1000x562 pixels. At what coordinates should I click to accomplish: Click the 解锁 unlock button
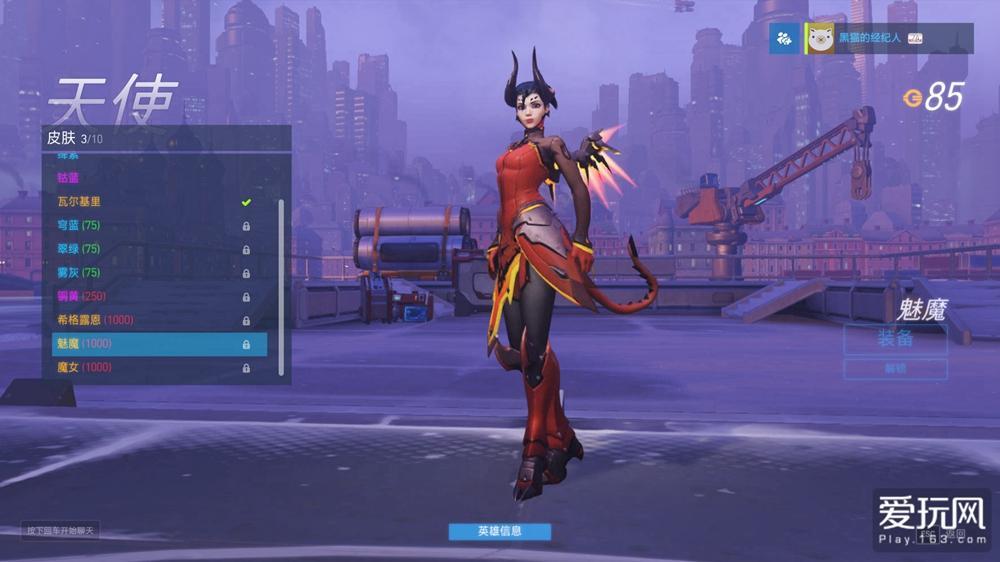[895, 368]
